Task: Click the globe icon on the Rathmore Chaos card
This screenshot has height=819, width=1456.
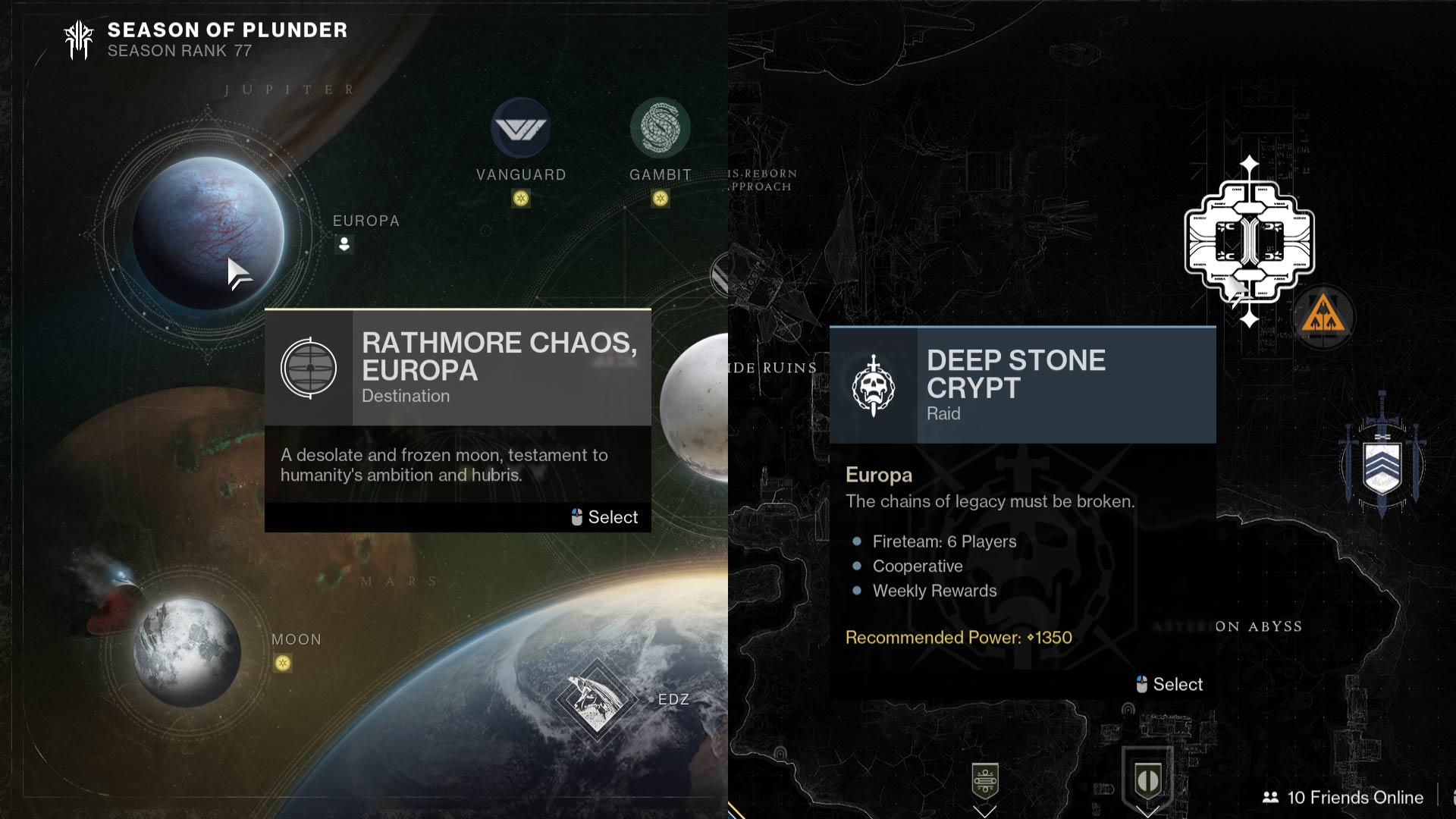Action: 308,368
